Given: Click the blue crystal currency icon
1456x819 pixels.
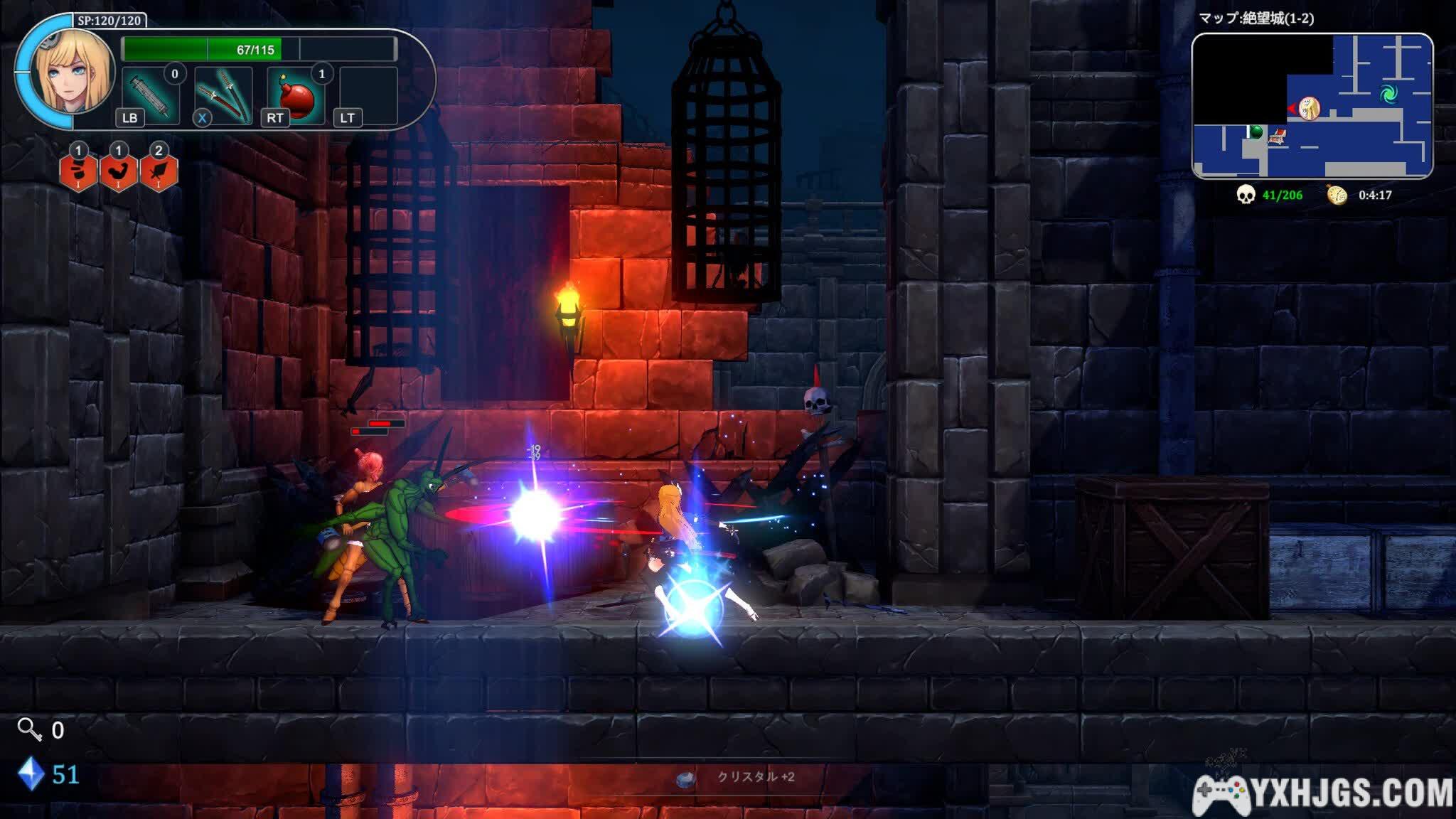Looking at the screenshot, I should click(31, 774).
